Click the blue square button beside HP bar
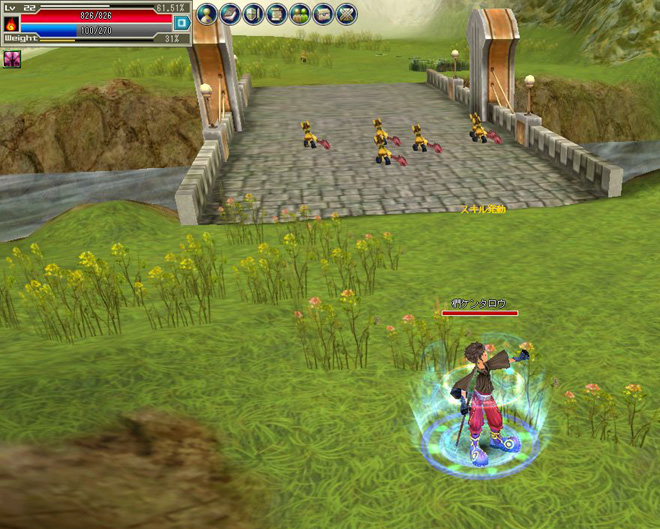Viewport: 660px width, 529px height. [x=181, y=22]
